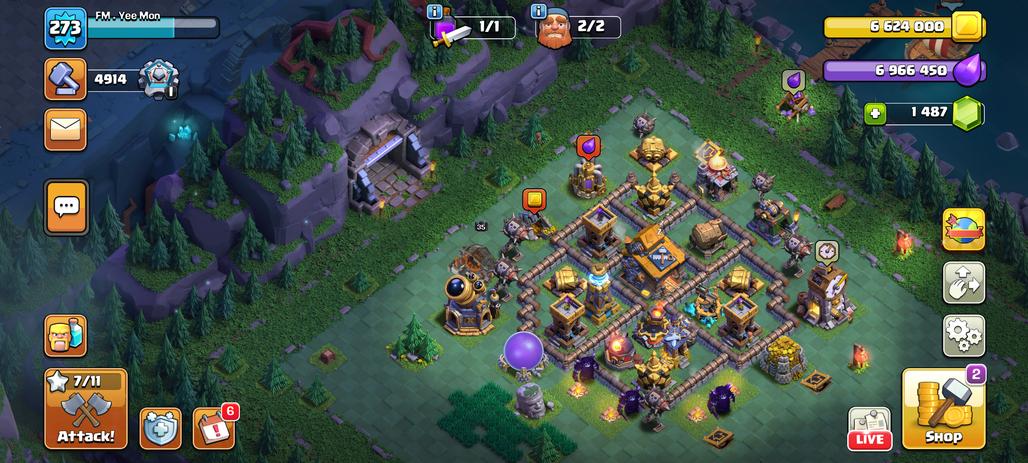This screenshot has width=1028, height=463.
Task: Show info for the 1/1 sword counter
Action: tap(433, 12)
